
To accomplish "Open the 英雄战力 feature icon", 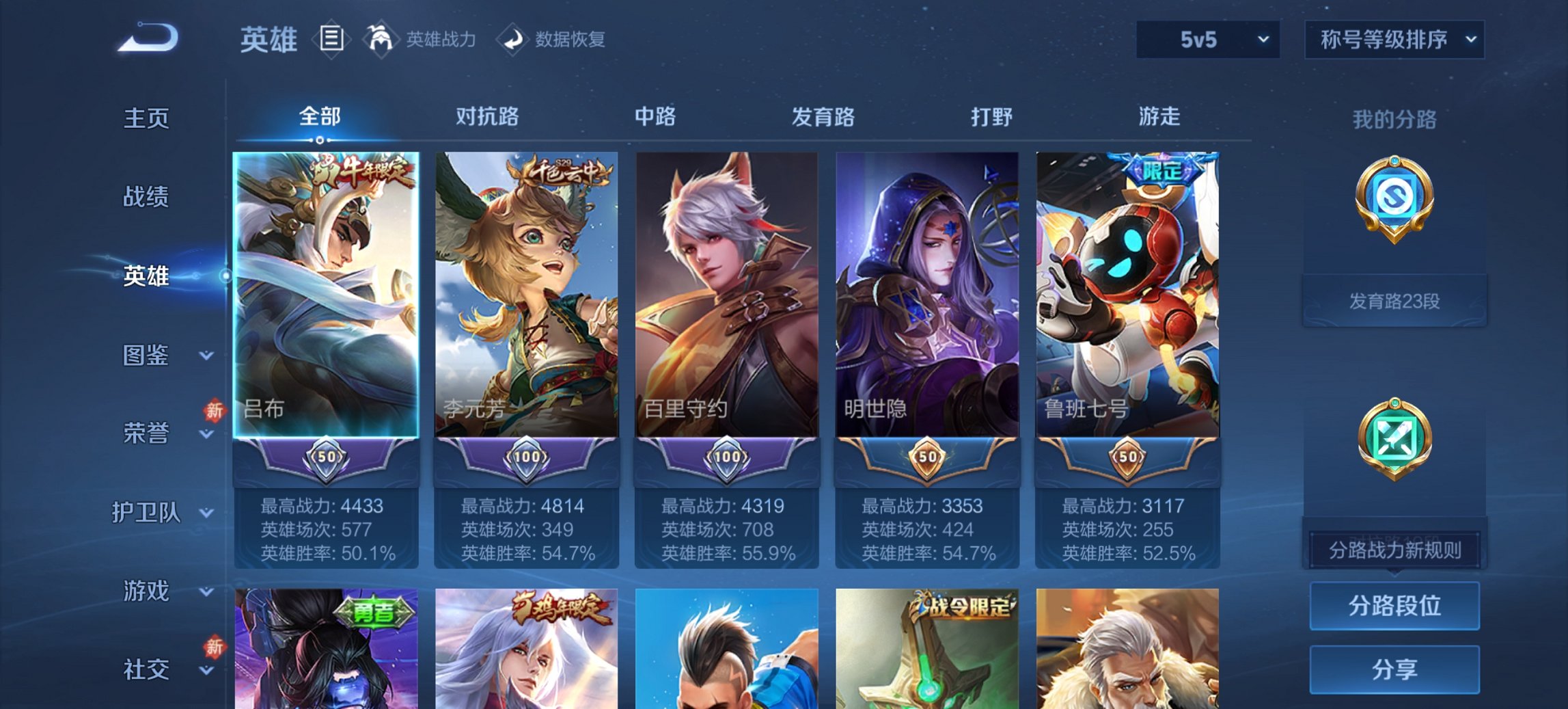I will click(381, 39).
